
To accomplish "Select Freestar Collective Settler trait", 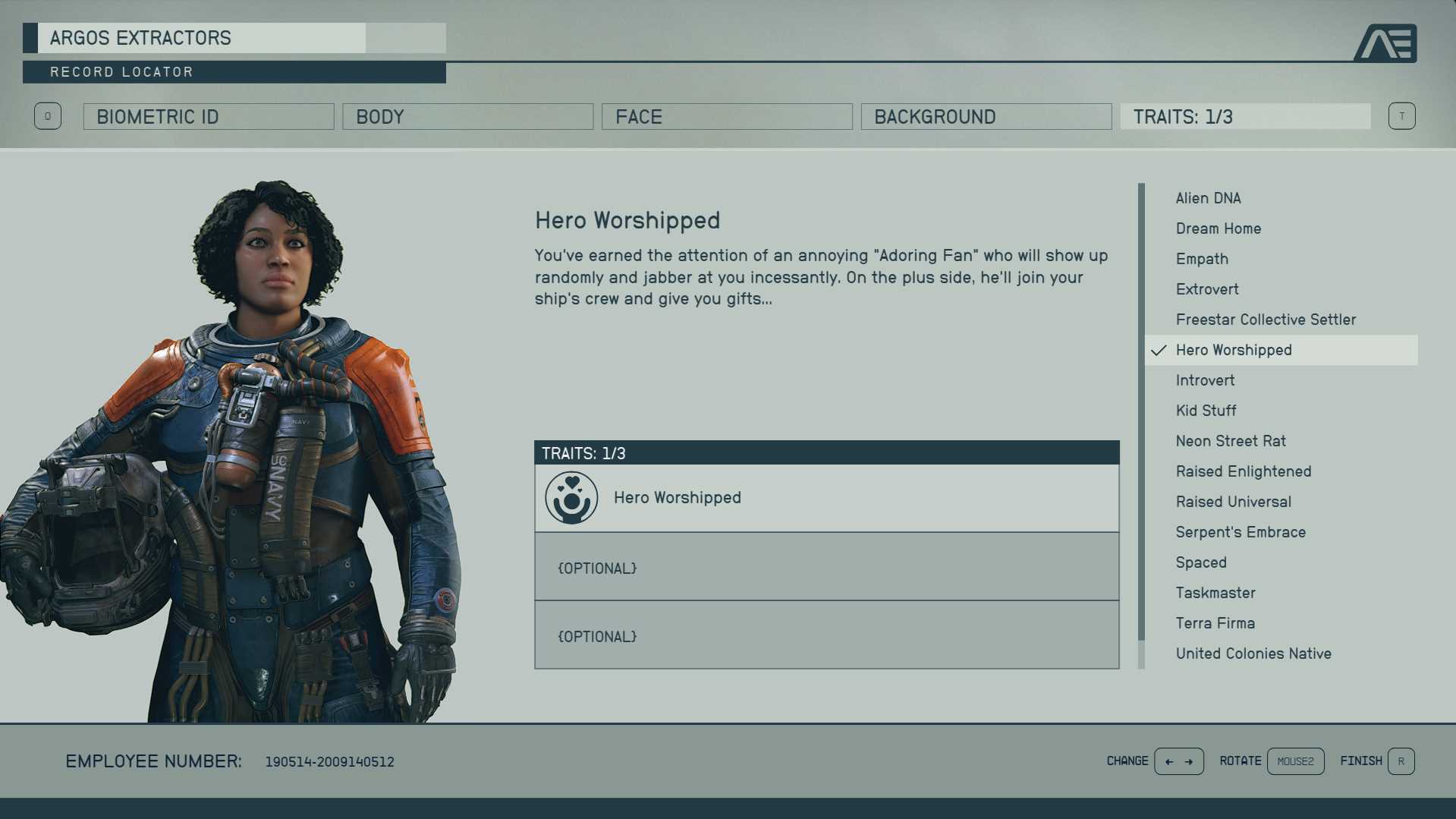I will [x=1266, y=320].
